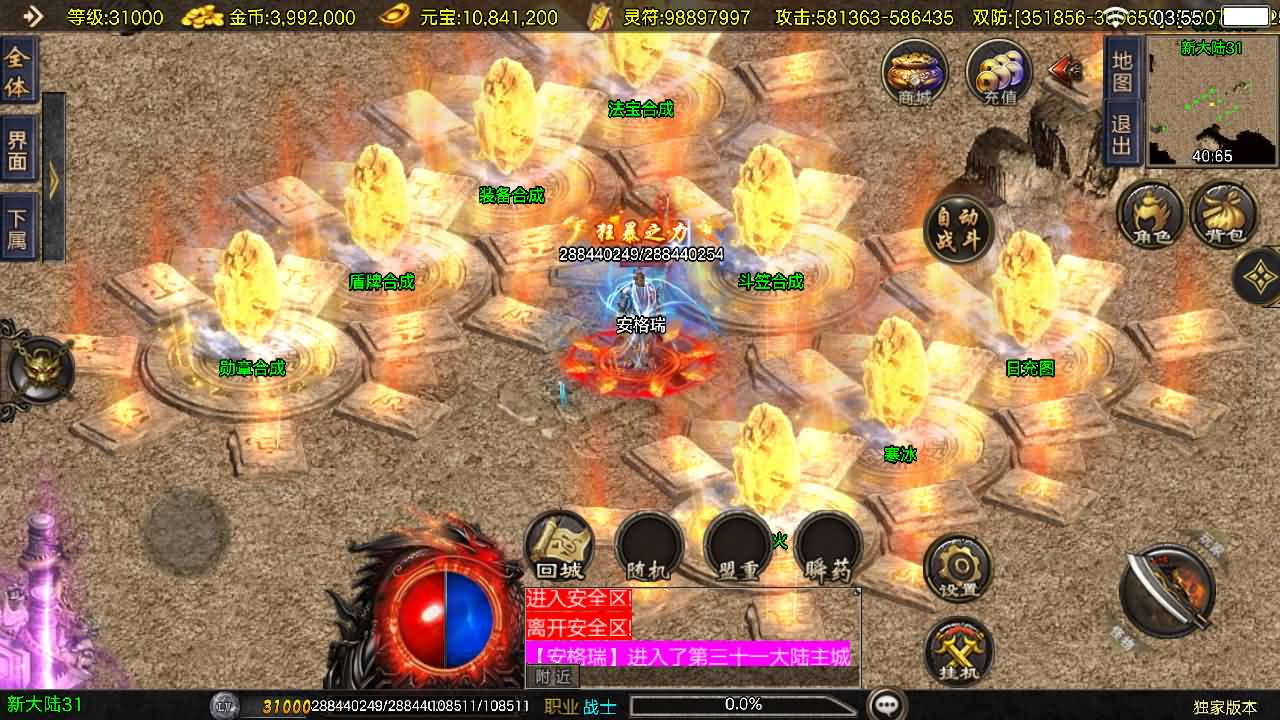Open the chat speech bubble
The height and width of the screenshot is (720, 1280).
[x=887, y=705]
